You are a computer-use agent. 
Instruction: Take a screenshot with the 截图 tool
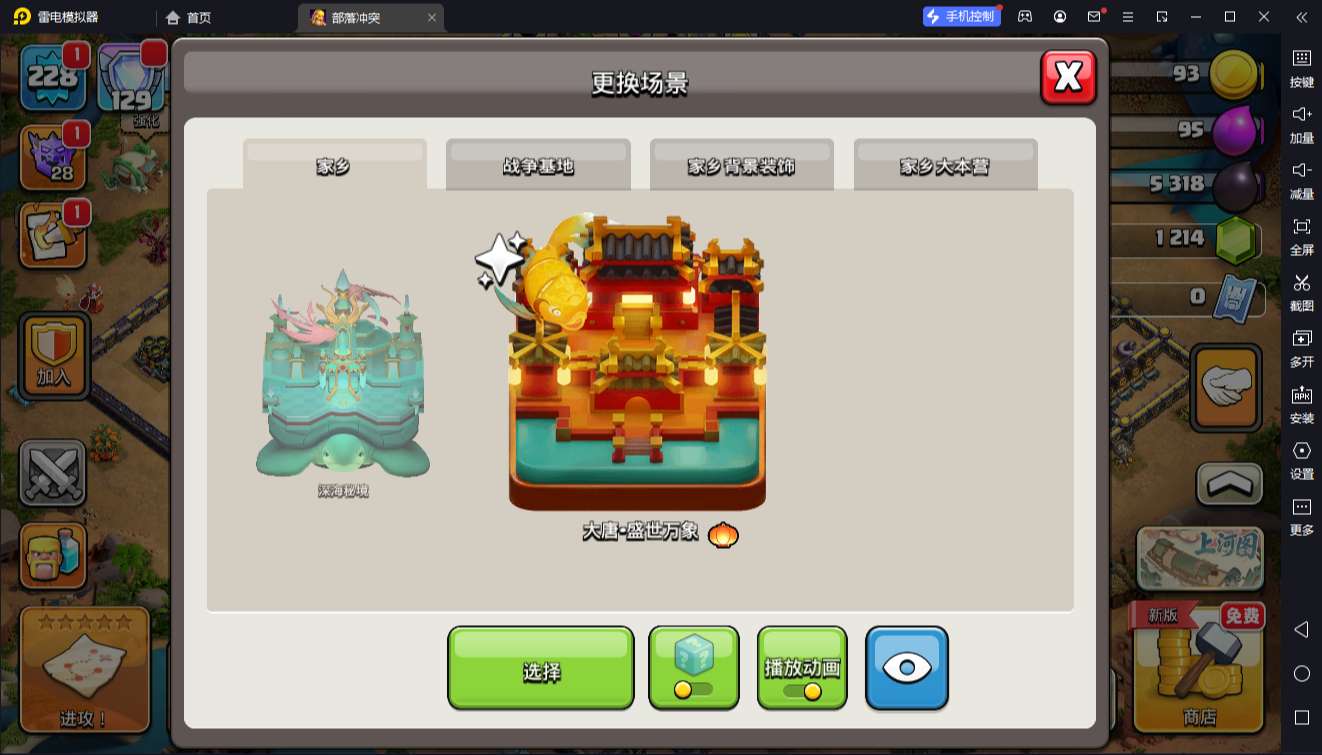(x=1303, y=292)
